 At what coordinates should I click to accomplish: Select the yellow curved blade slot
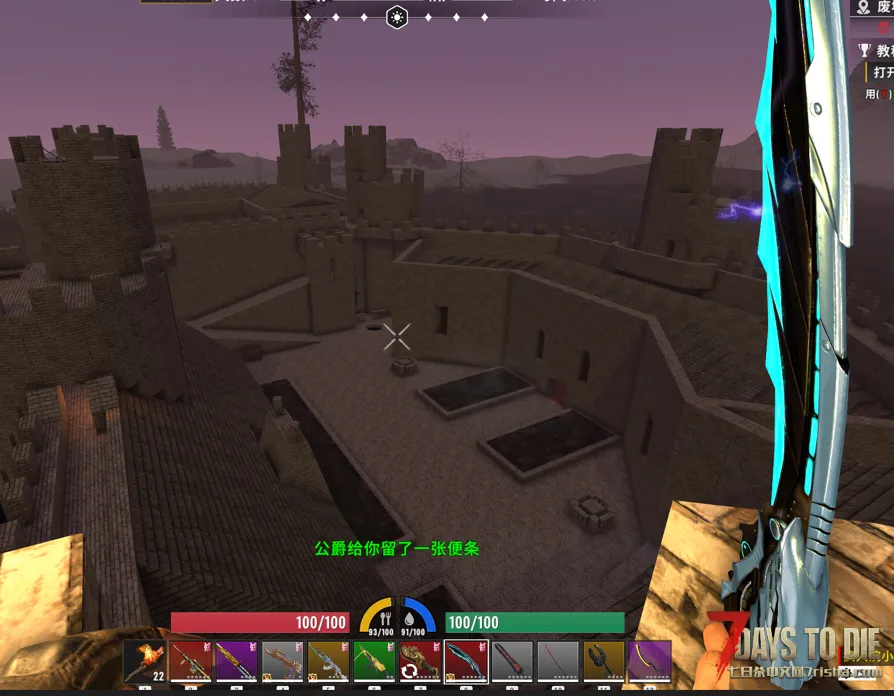point(650,662)
